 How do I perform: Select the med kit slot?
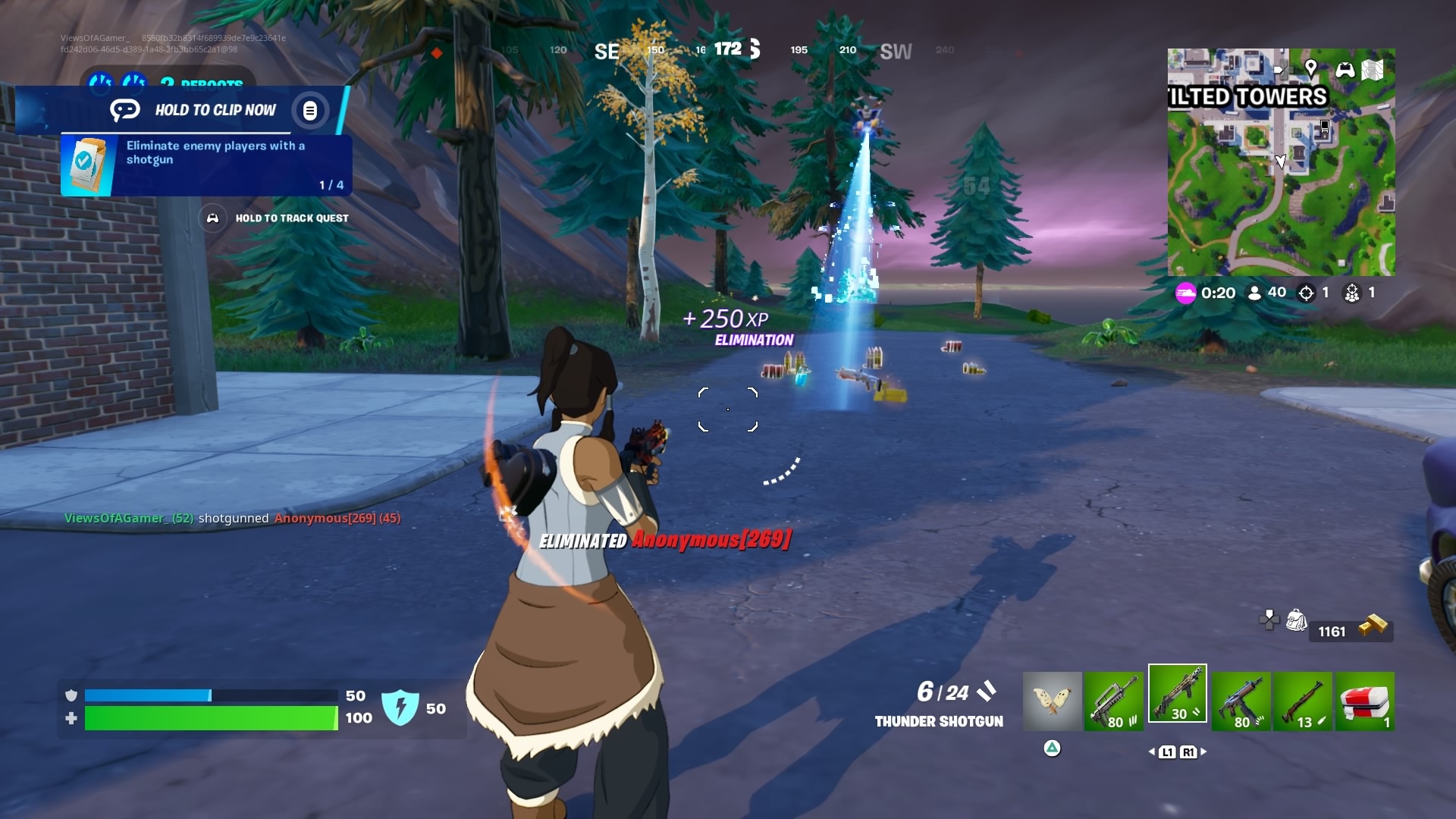click(1364, 701)
